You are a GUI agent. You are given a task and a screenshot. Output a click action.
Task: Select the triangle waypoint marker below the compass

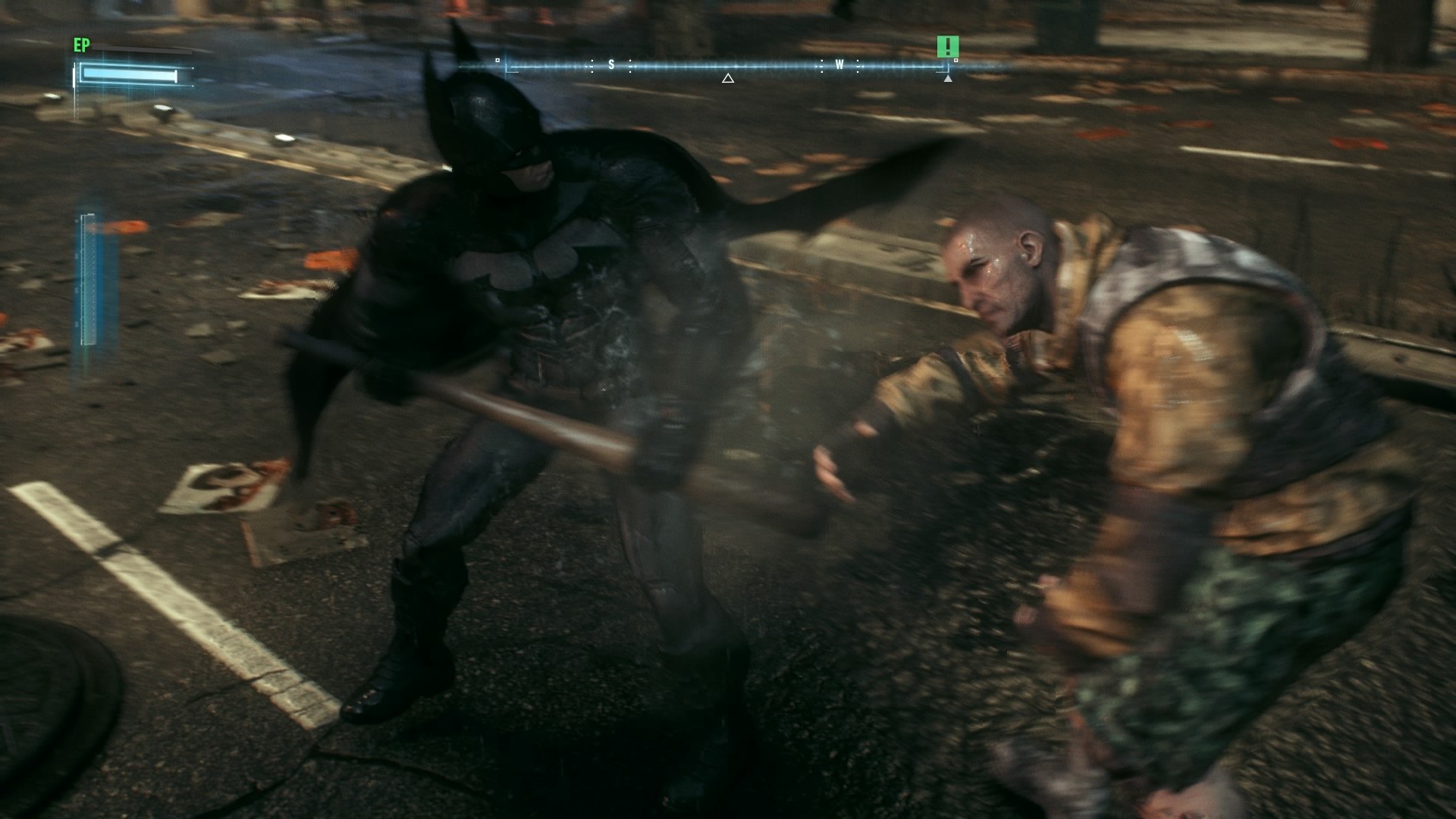click(x=727, y=77)
